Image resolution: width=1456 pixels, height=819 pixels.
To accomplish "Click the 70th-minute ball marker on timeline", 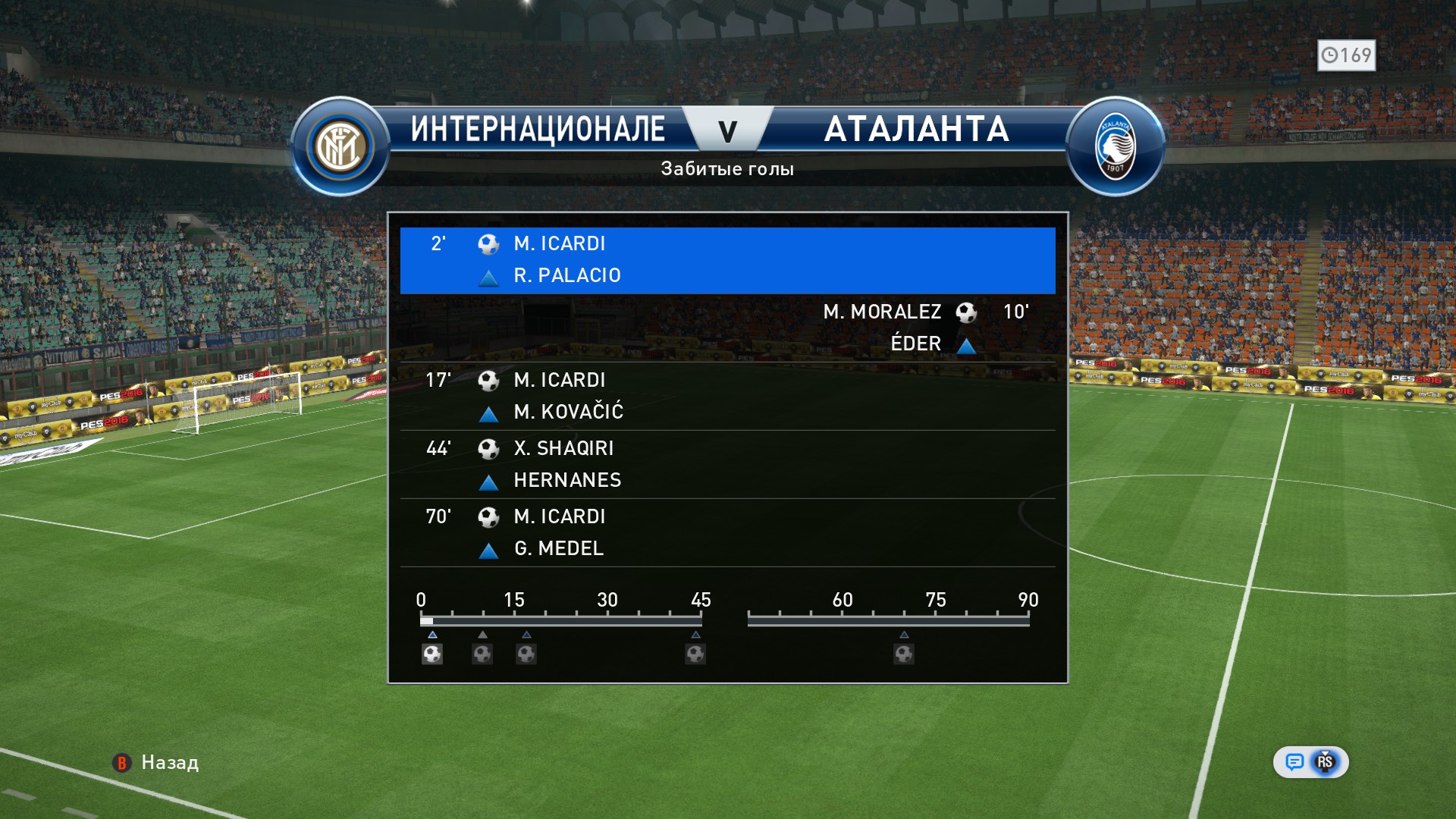I will point(903,654).
